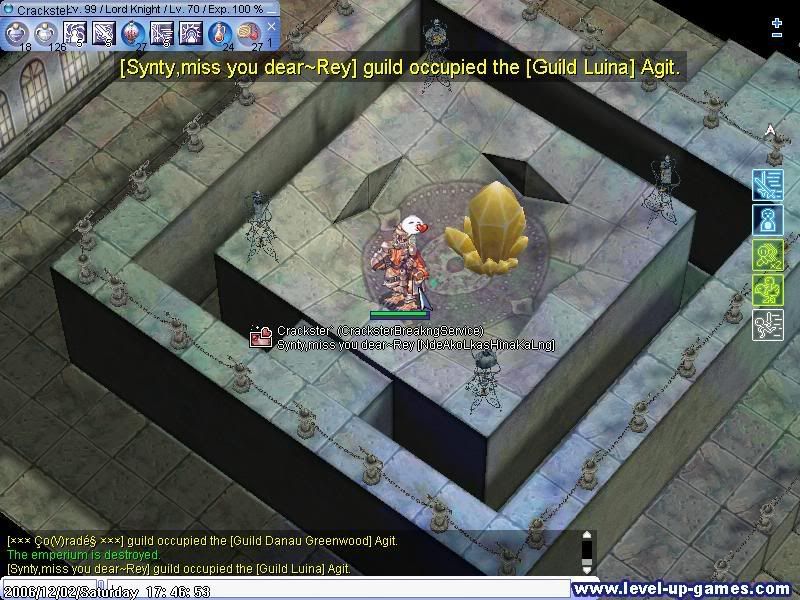Viewport: 800px width, 600px height.
Task: Close the hotkey bar
Action: [271, 26]
